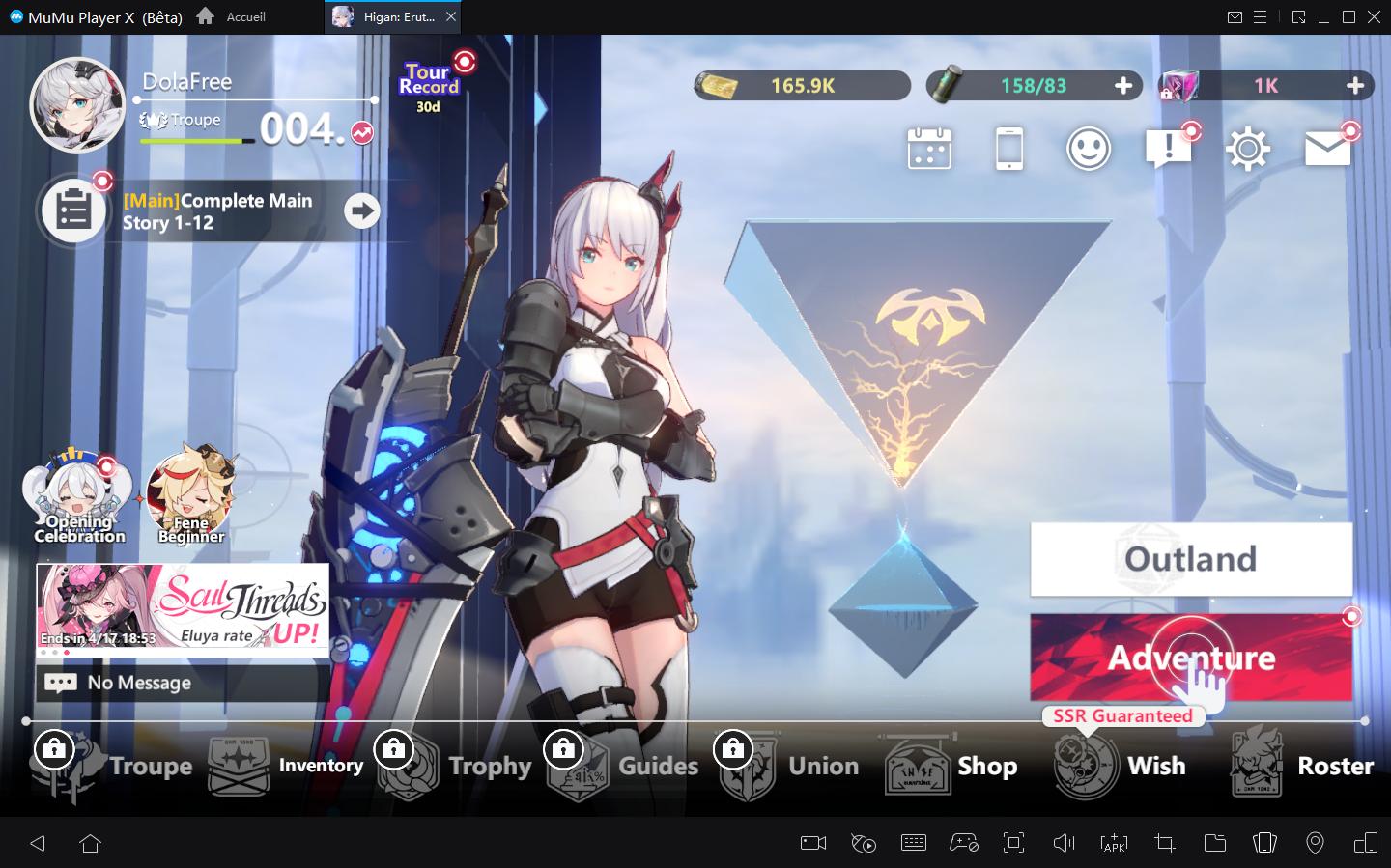Go to the Wish gacha screen
1391x868 pixels.
point(1121,766)
